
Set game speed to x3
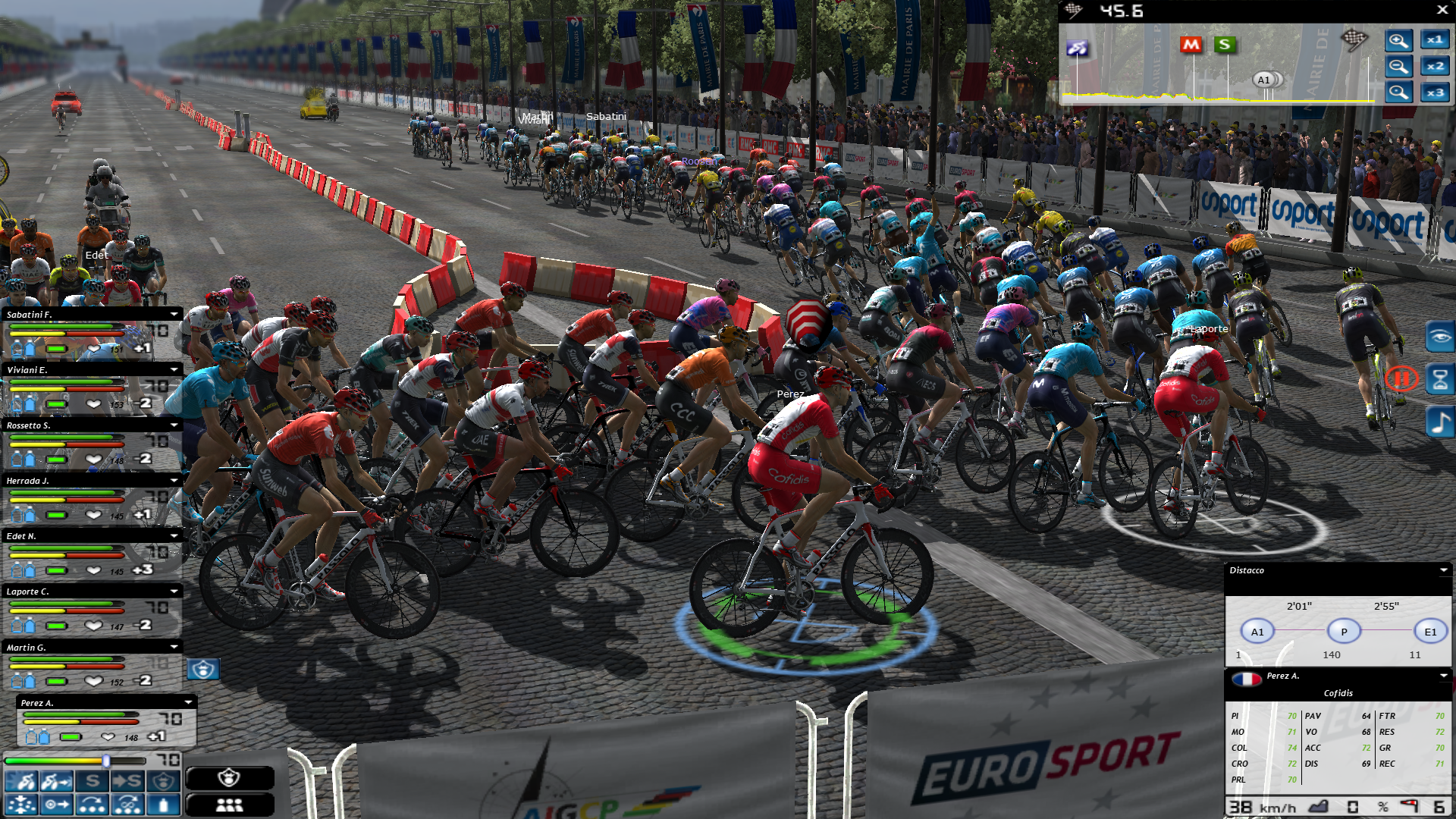point(1435,93)
